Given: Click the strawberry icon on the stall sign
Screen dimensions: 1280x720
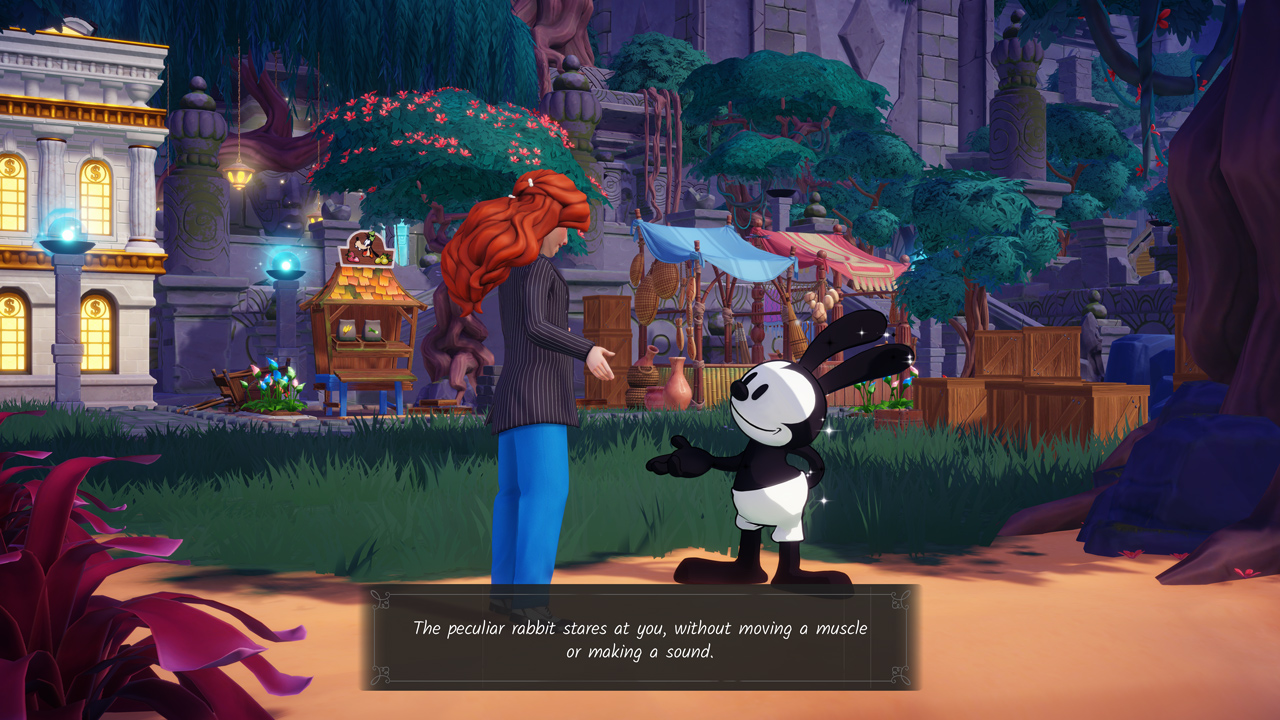Looking at the screenshot, I should [354, 258].
